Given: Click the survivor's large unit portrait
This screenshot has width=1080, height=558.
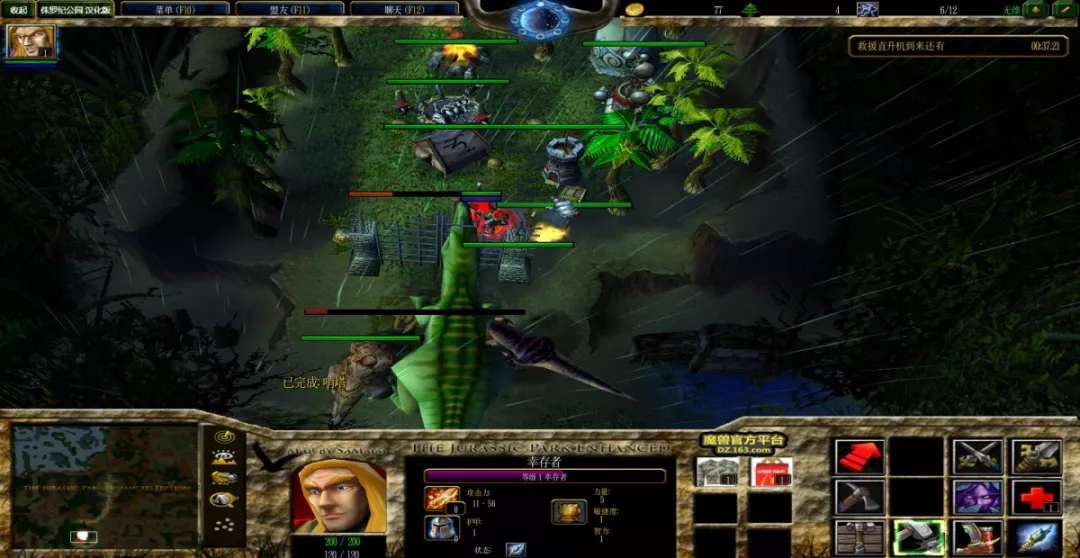Looking at the screenshot, I should point(338,494).
